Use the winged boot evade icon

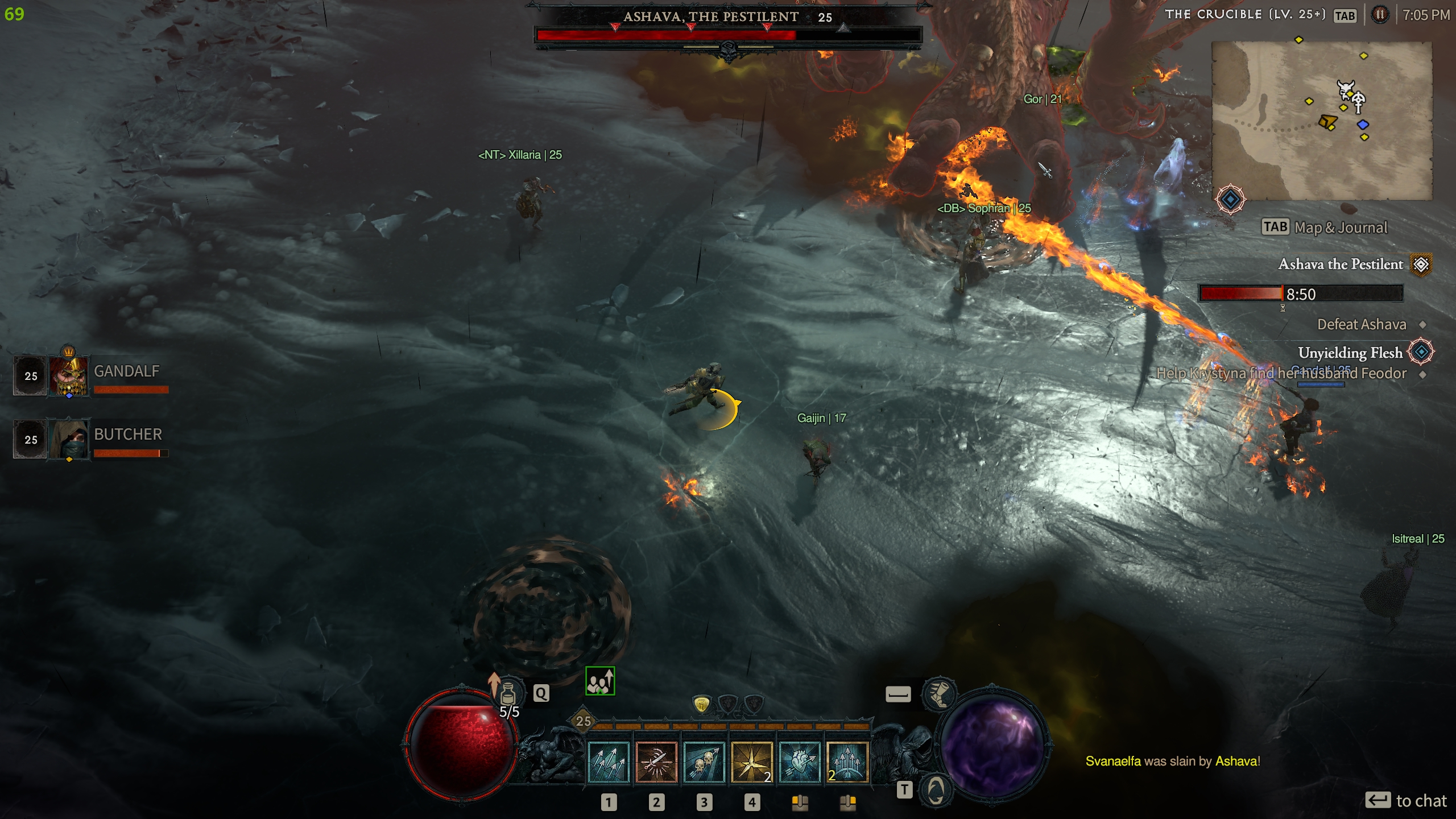[939, 693]
